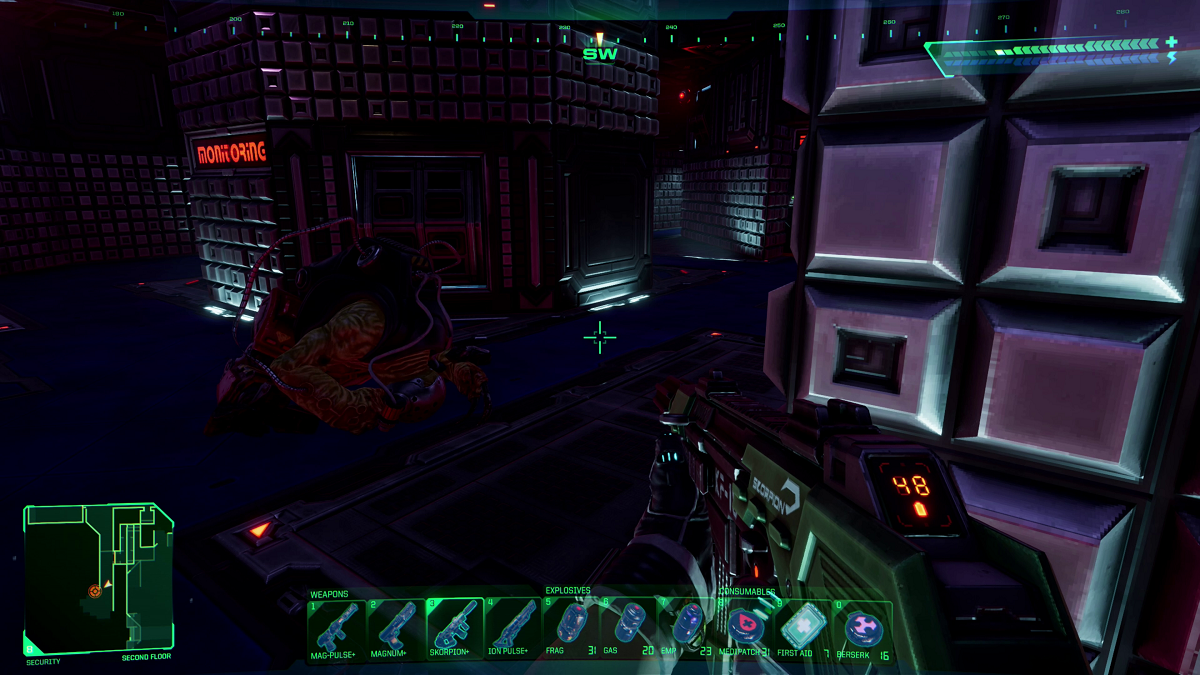Select the EMP grenade slot
1200x675 pixels.
click(686, 627)
